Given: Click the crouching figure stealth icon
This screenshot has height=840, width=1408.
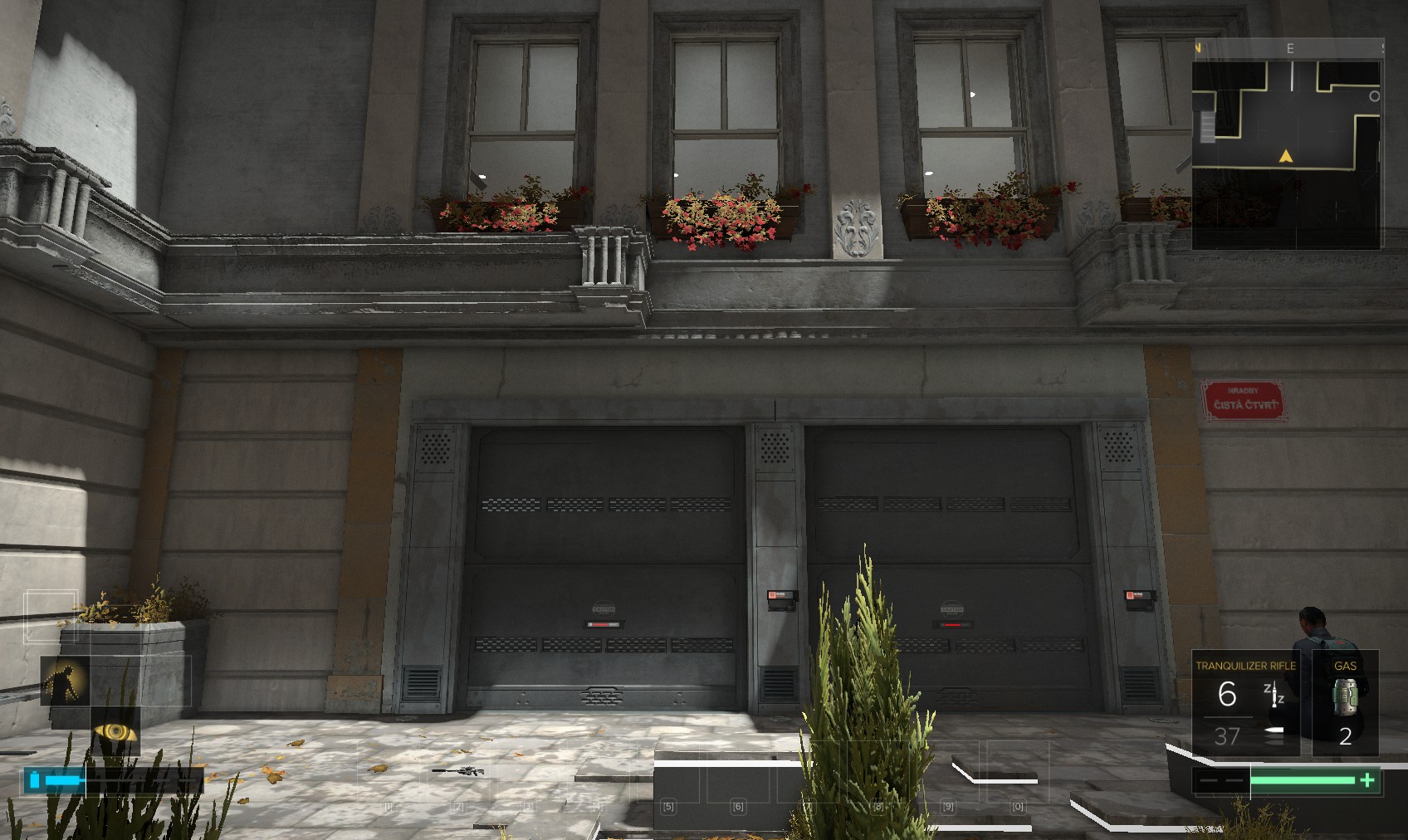Looking at the screenshot, I should (x=65, y=681).
